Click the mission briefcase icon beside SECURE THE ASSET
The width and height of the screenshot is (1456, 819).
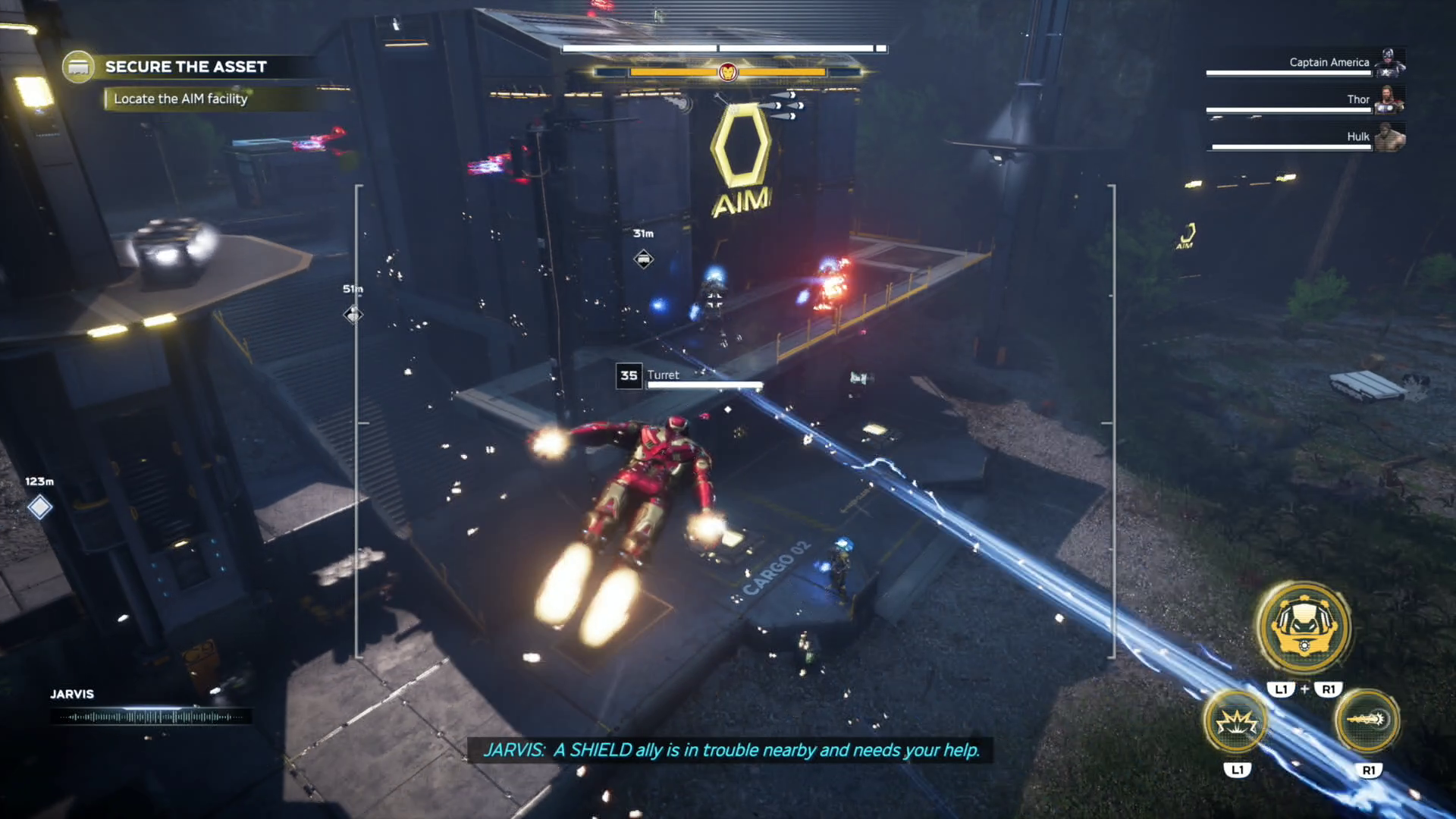[78, 66]
